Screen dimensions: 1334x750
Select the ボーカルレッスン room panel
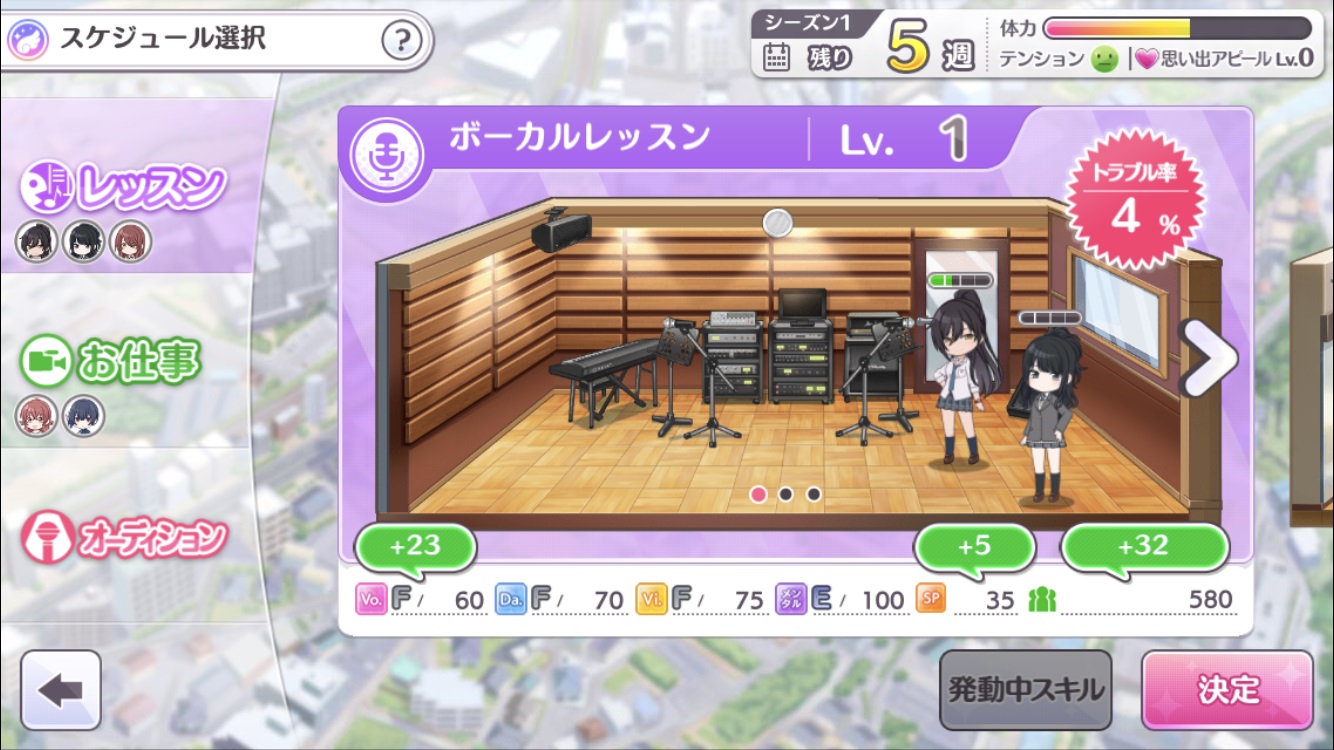pyautogui.click(x=780, y=360)
